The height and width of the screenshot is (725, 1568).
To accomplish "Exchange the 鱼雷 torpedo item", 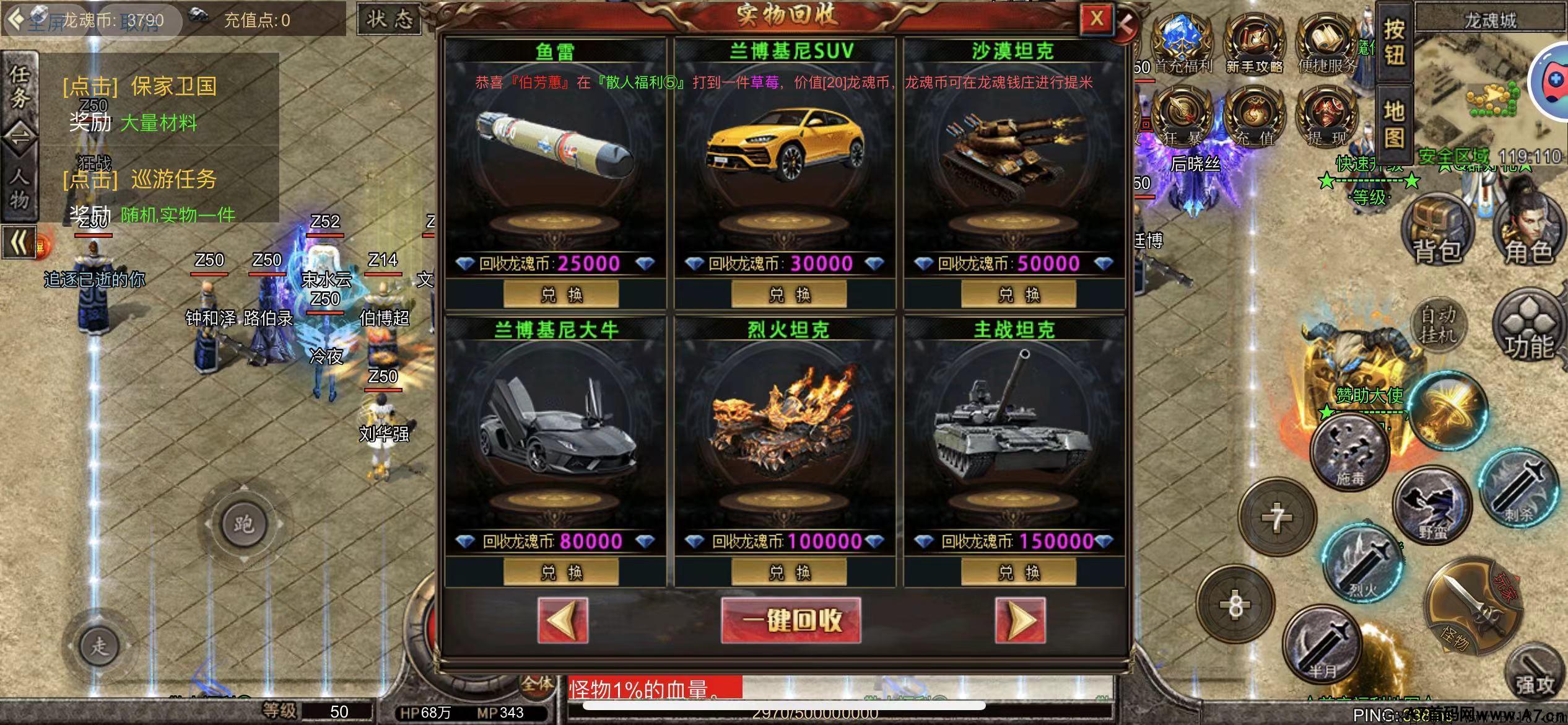I will click(561, 294).
